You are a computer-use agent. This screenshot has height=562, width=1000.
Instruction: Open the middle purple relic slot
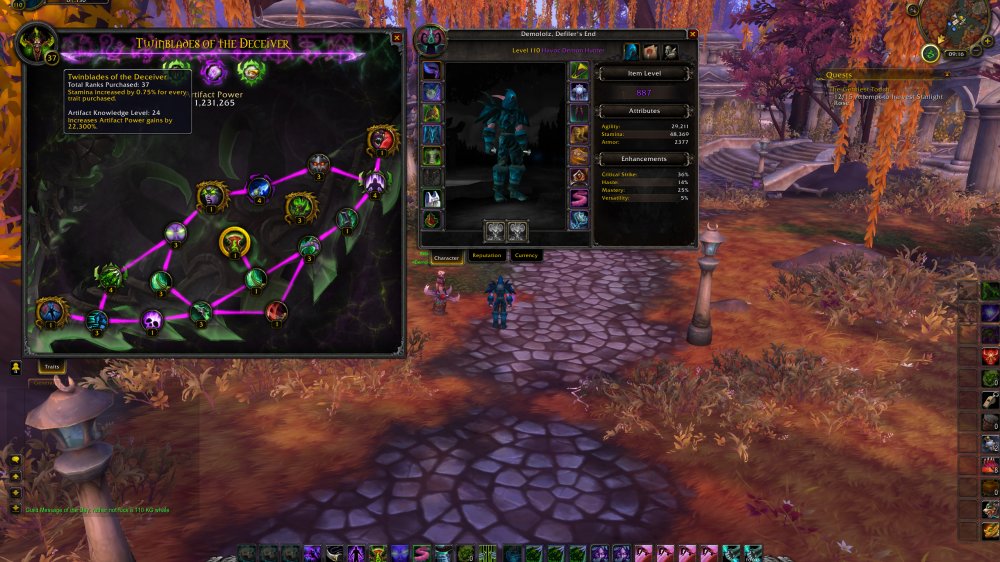coord(213,71)
